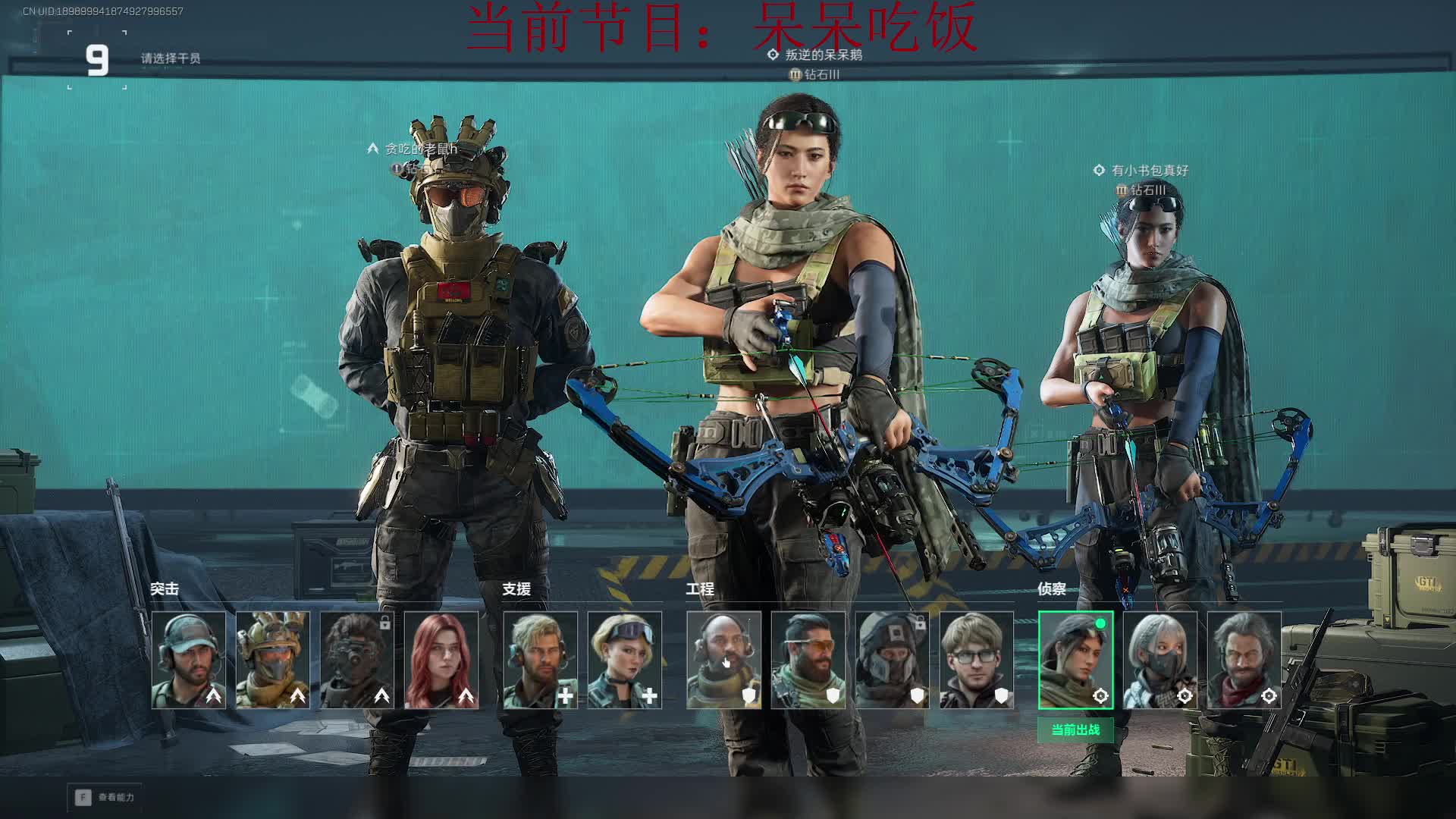The image size is (1456, 819).
Task: Select the red-haired female assault operator
Action: click(441, 660)
